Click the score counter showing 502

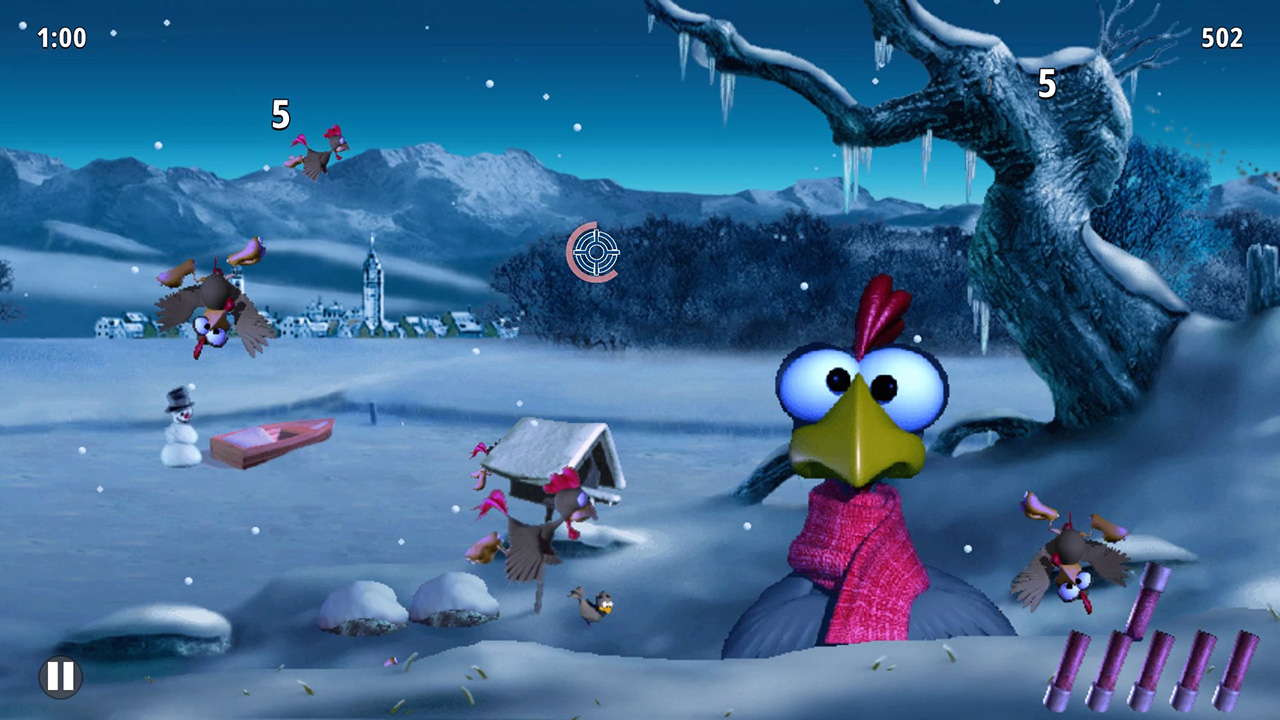coord(1222,39)
